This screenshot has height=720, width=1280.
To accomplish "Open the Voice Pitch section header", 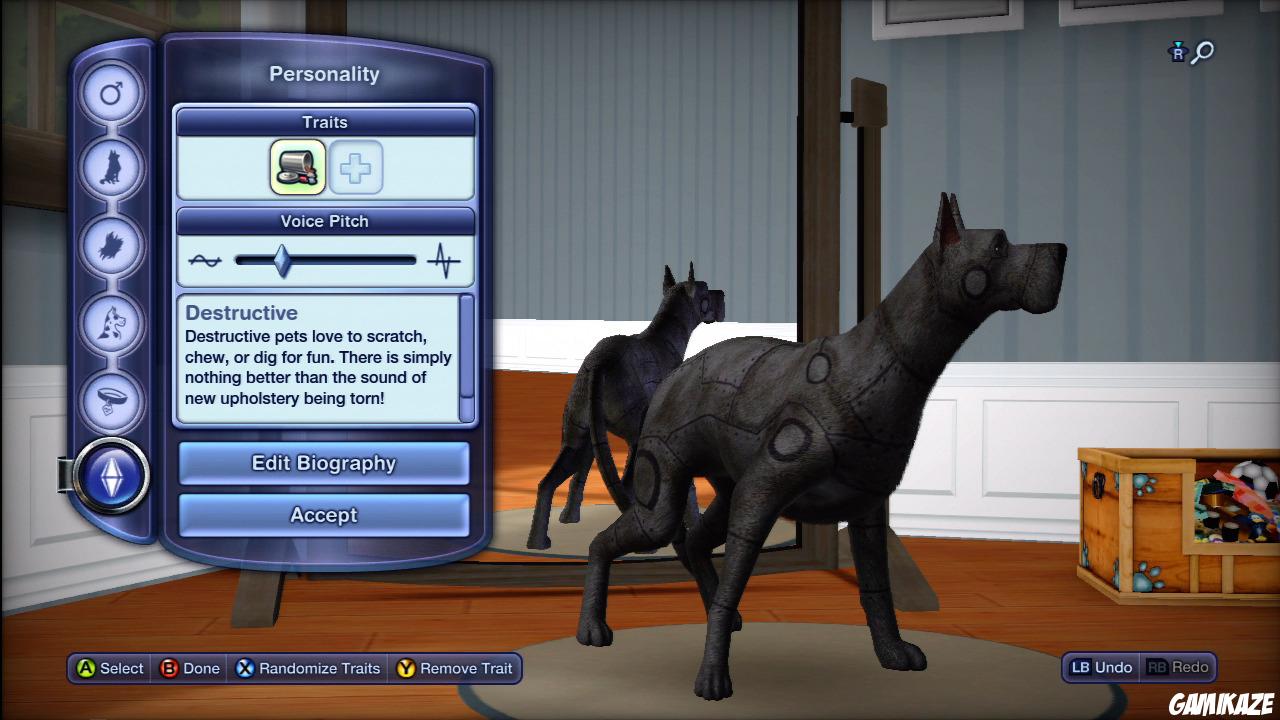I will 324,221.
